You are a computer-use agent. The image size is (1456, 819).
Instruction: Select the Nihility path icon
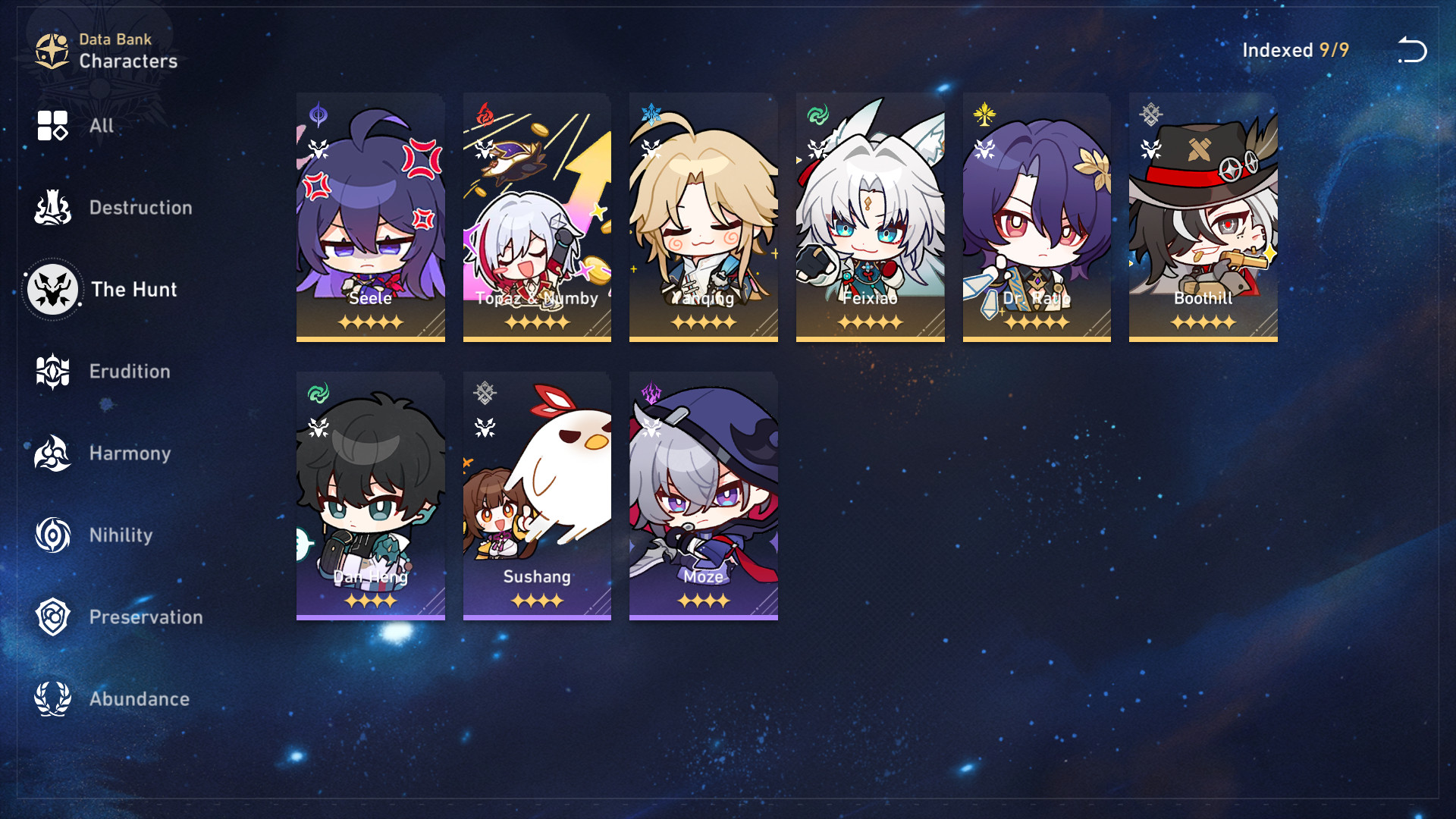coord(51,535)
